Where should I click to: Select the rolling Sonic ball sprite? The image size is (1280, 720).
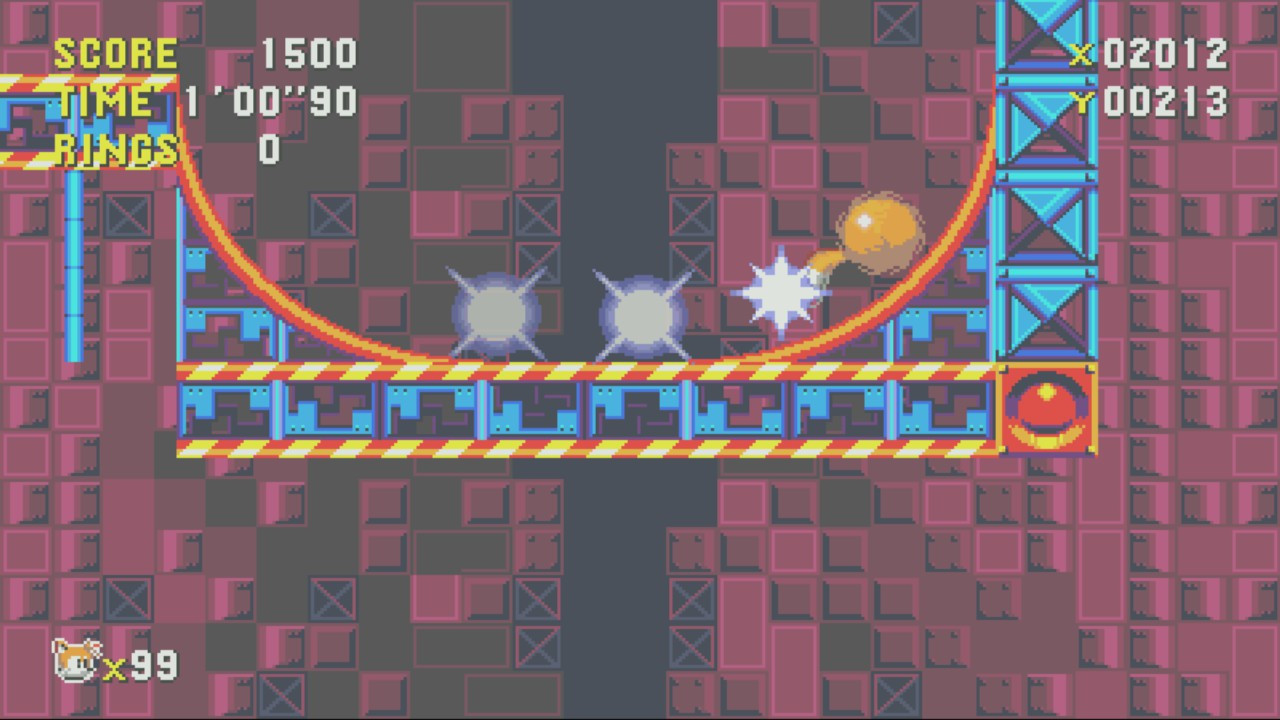click(880, 230)
